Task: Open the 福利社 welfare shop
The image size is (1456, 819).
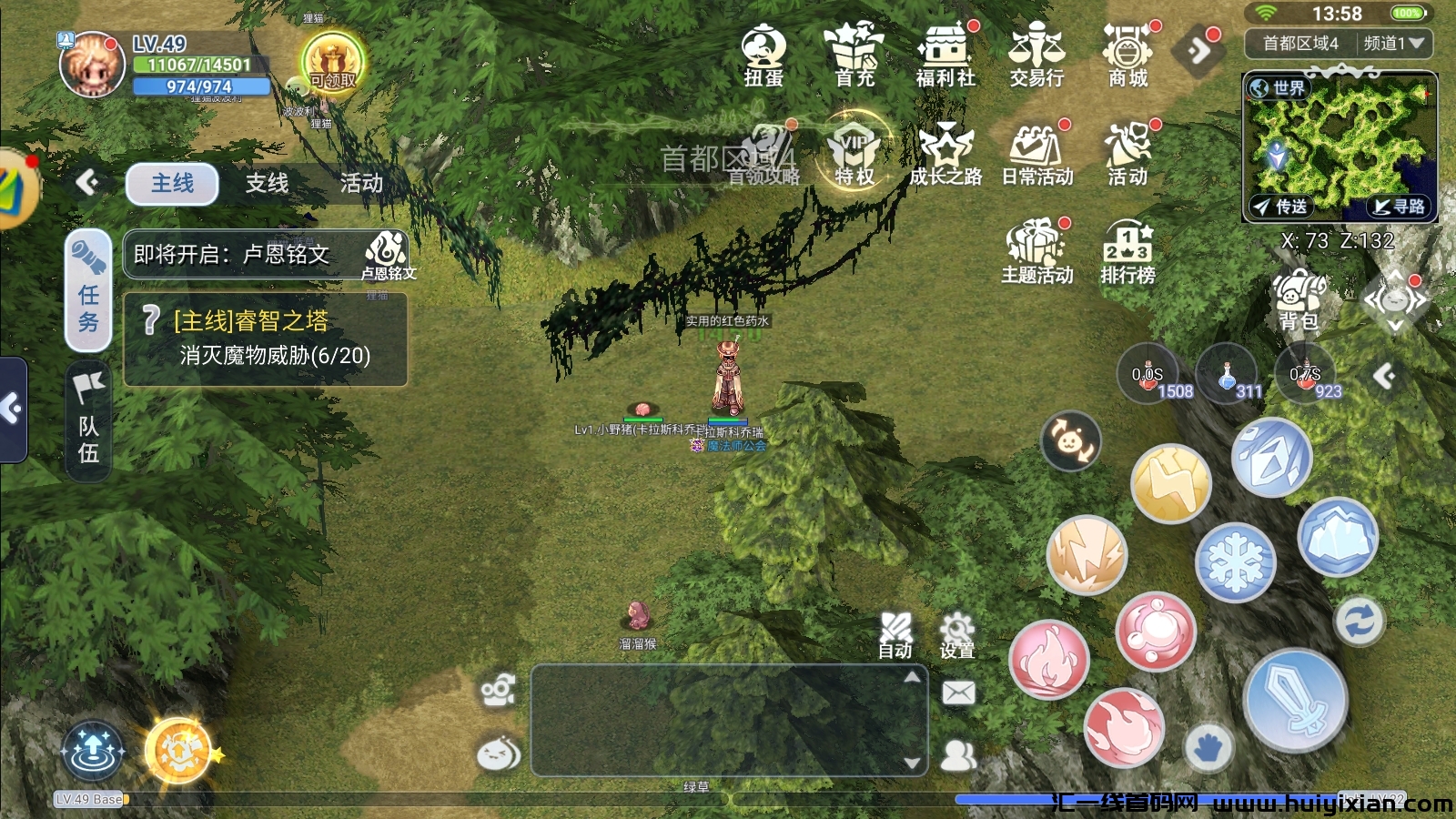Action: tap(945, 55)
